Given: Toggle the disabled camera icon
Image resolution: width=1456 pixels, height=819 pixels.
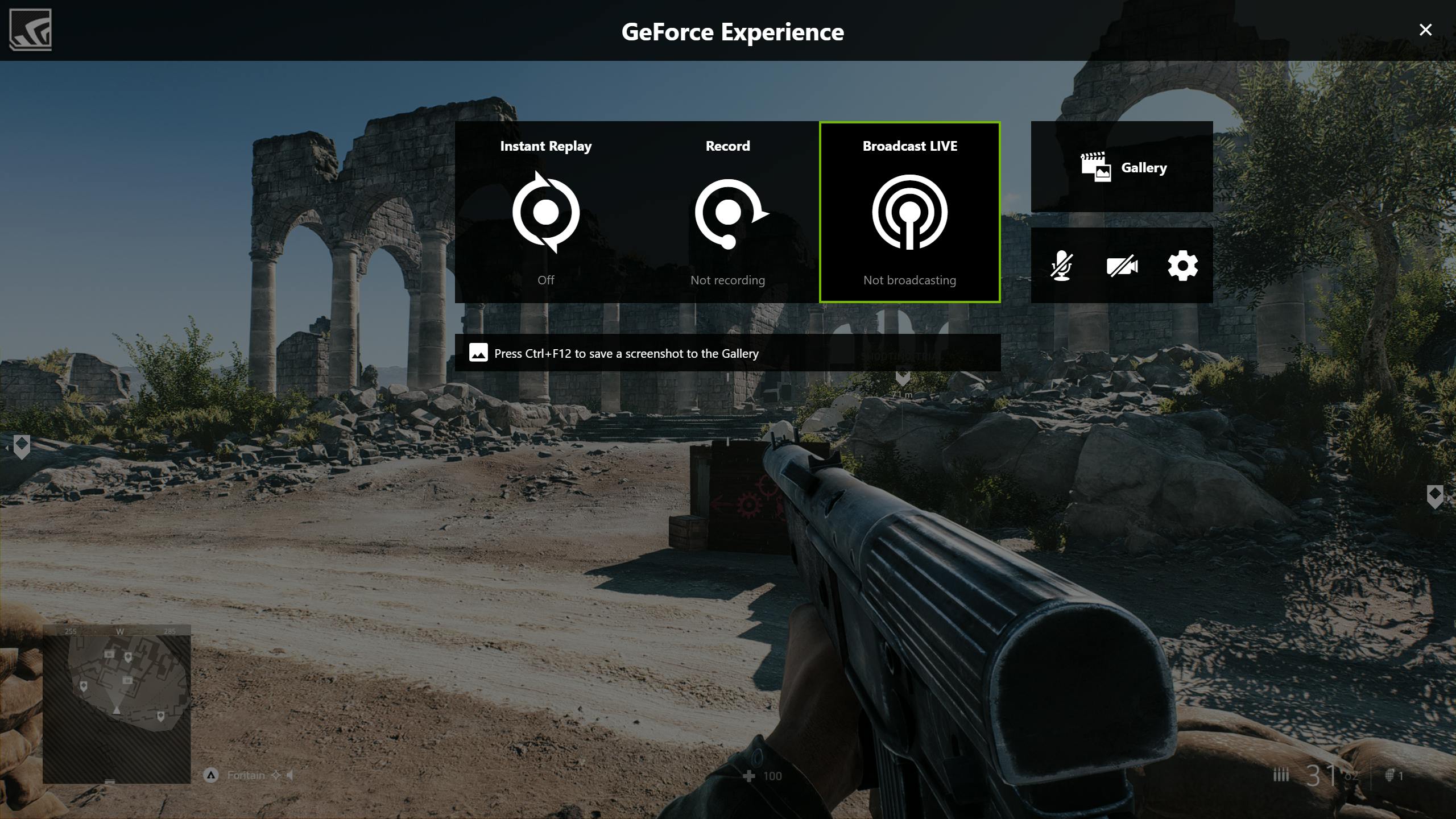Looking at the screenshot, I should click(1122, 266).
